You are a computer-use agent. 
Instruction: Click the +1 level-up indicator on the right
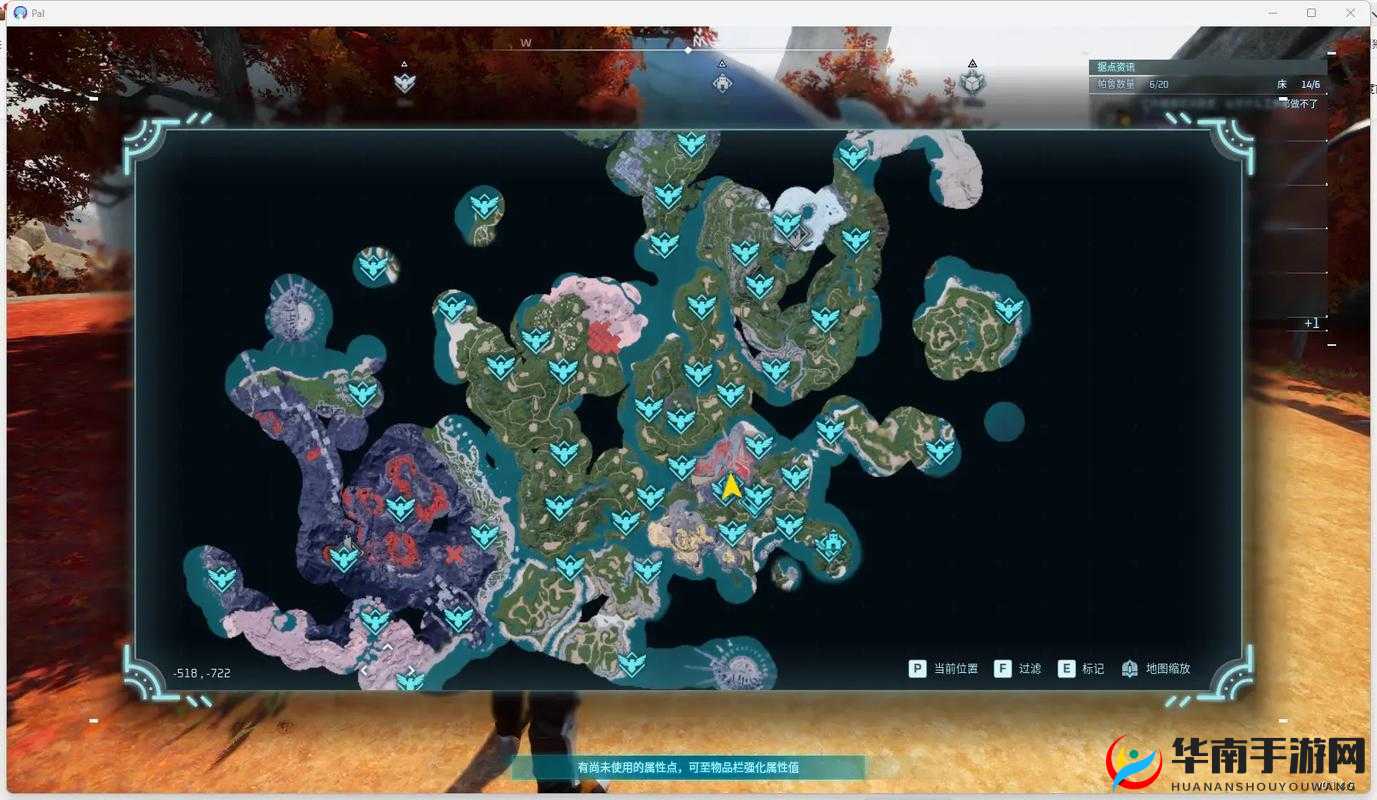tap(1310, 322)
